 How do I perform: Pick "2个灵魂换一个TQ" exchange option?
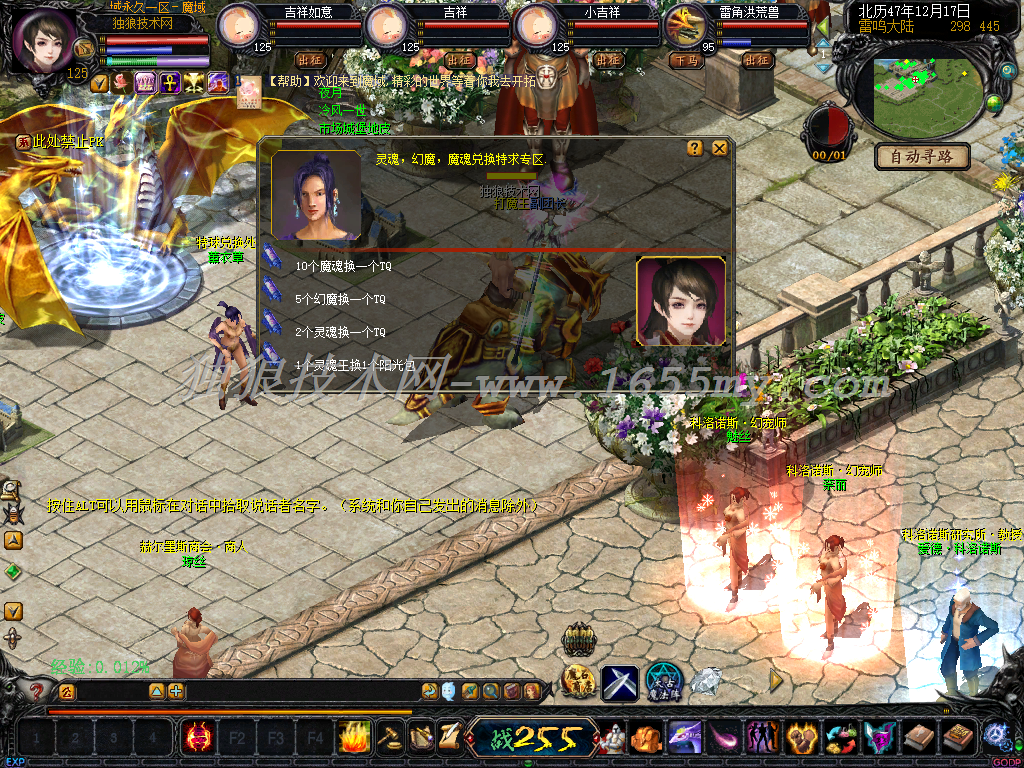(340, 331)
